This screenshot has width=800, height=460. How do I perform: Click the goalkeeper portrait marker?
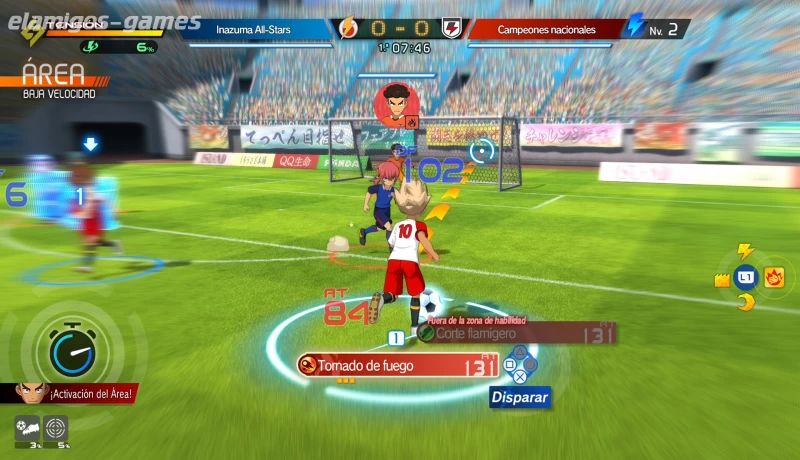(x=396, y=104)
